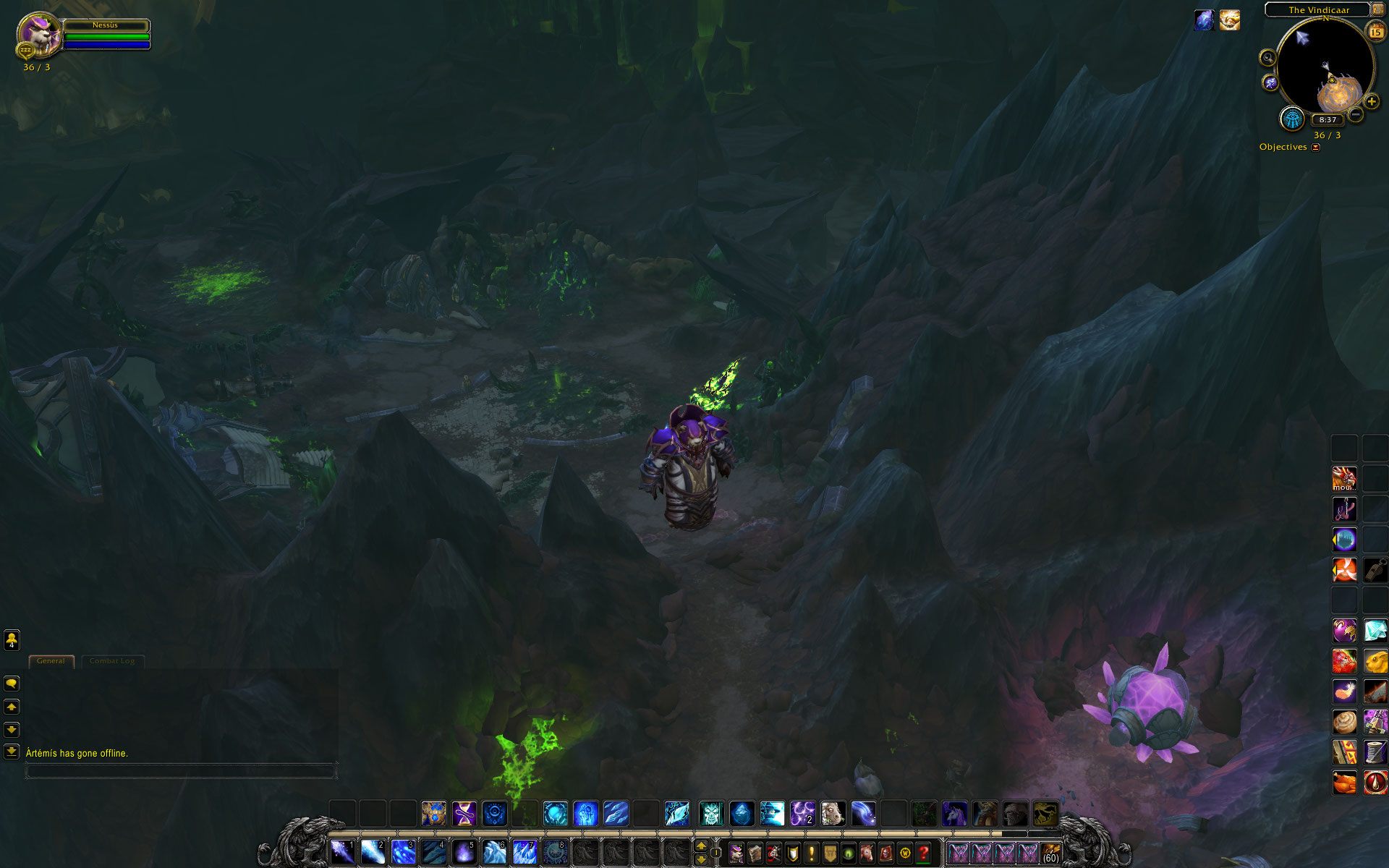Activate the hourglass time ability
1389x868 pixels.
464,814
